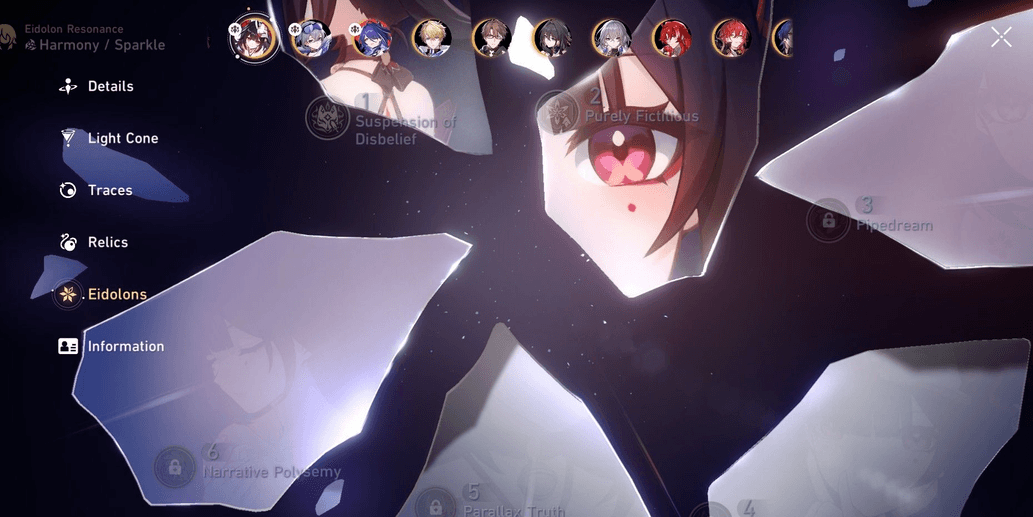1033x517 pixels.
Task: Switch to the Light Cone page
Action: click(x=122, y=139)
